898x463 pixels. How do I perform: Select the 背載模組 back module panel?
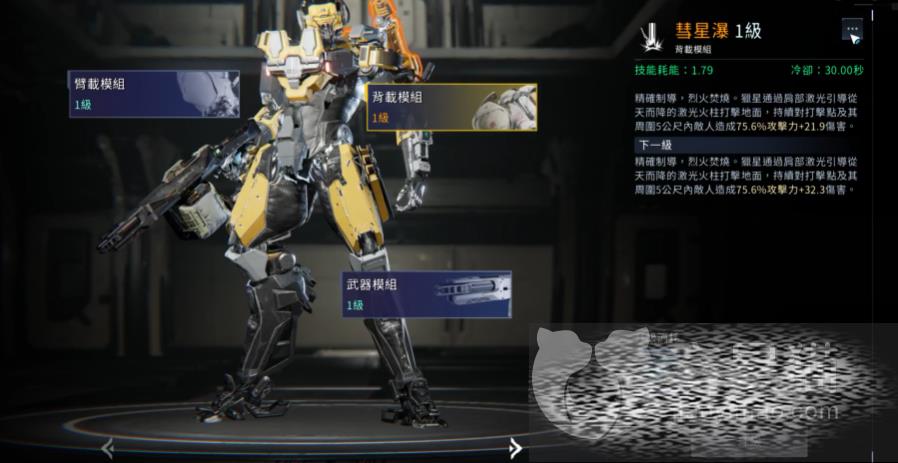coord(451,107)
